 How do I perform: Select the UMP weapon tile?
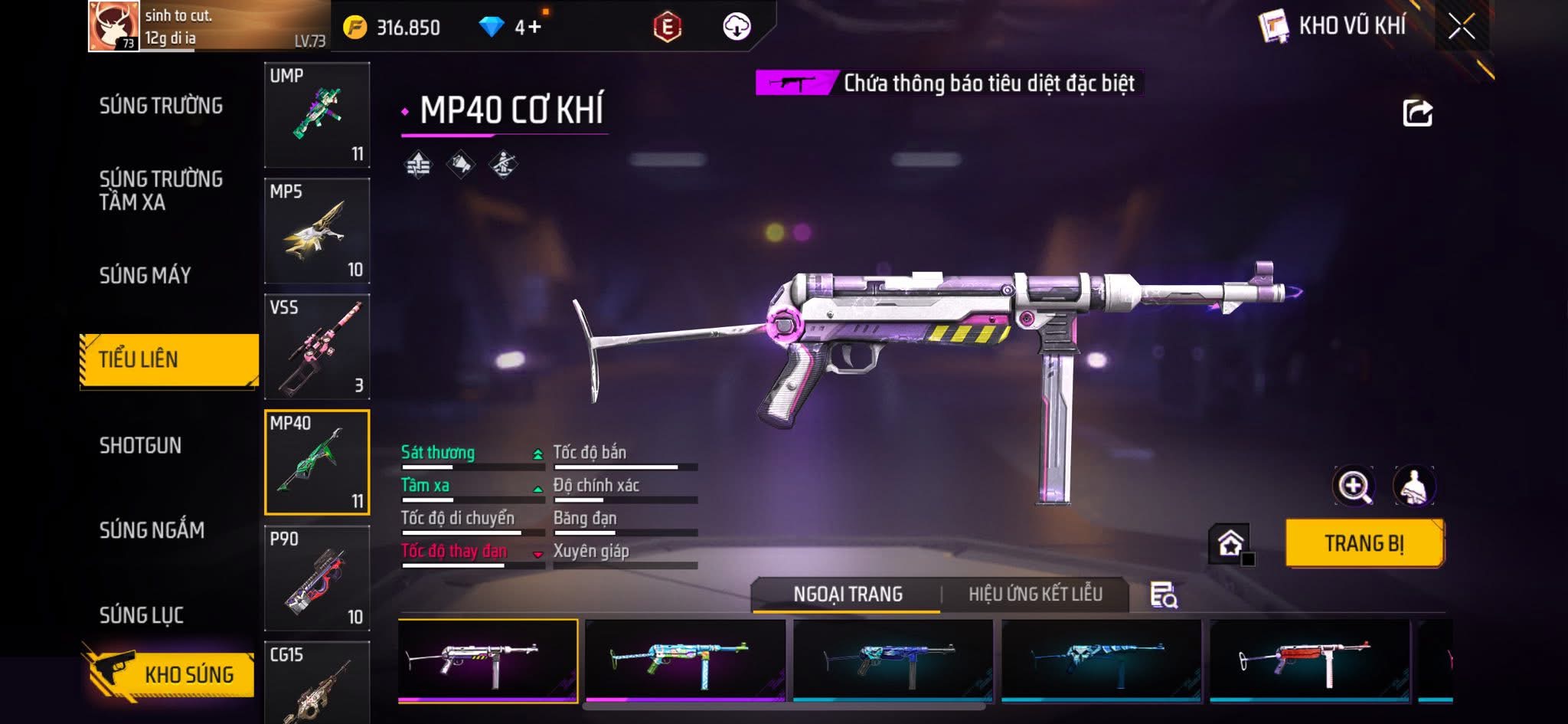[317, 115]
